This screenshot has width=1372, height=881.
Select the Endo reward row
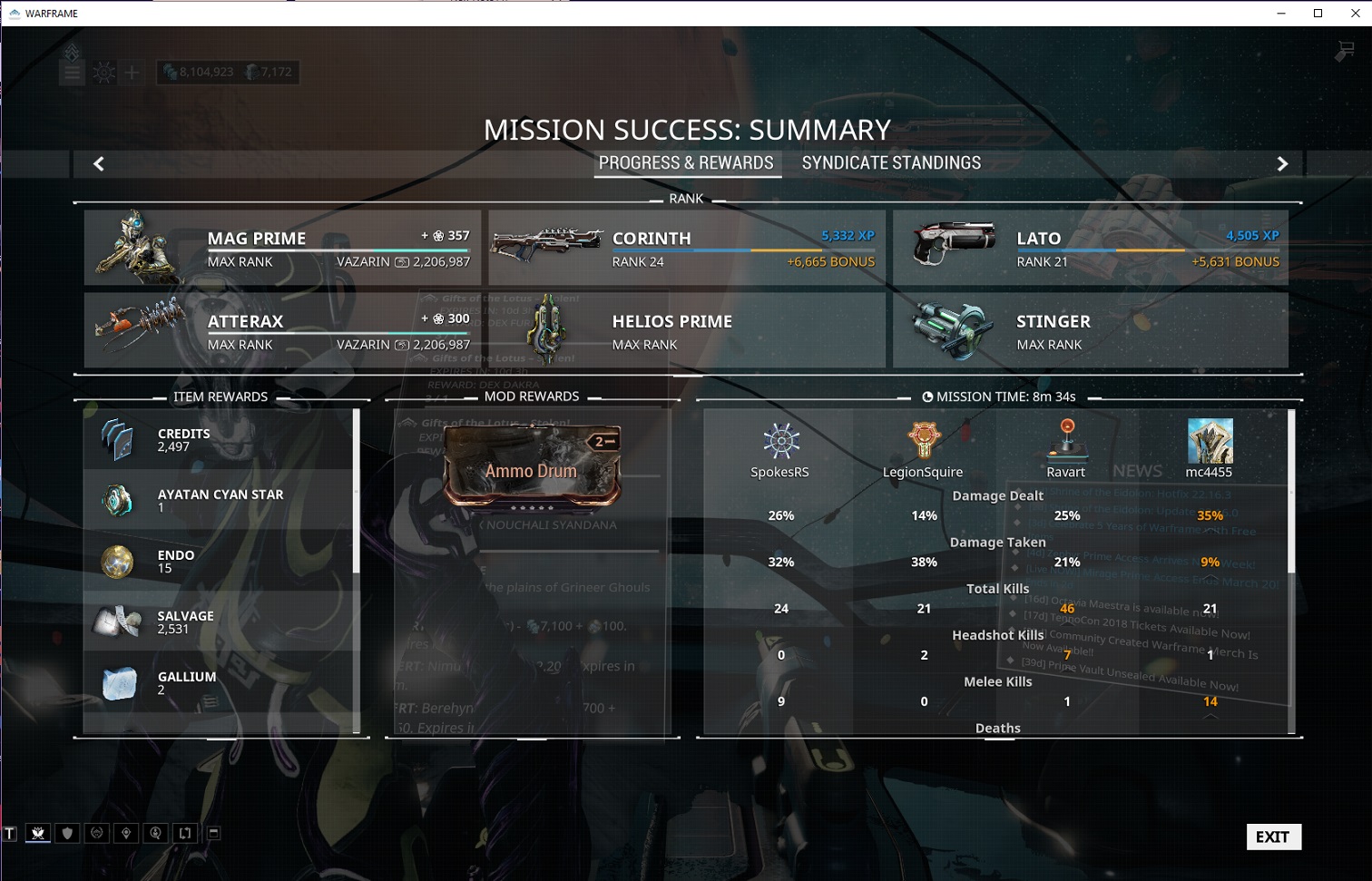[220, 561]
